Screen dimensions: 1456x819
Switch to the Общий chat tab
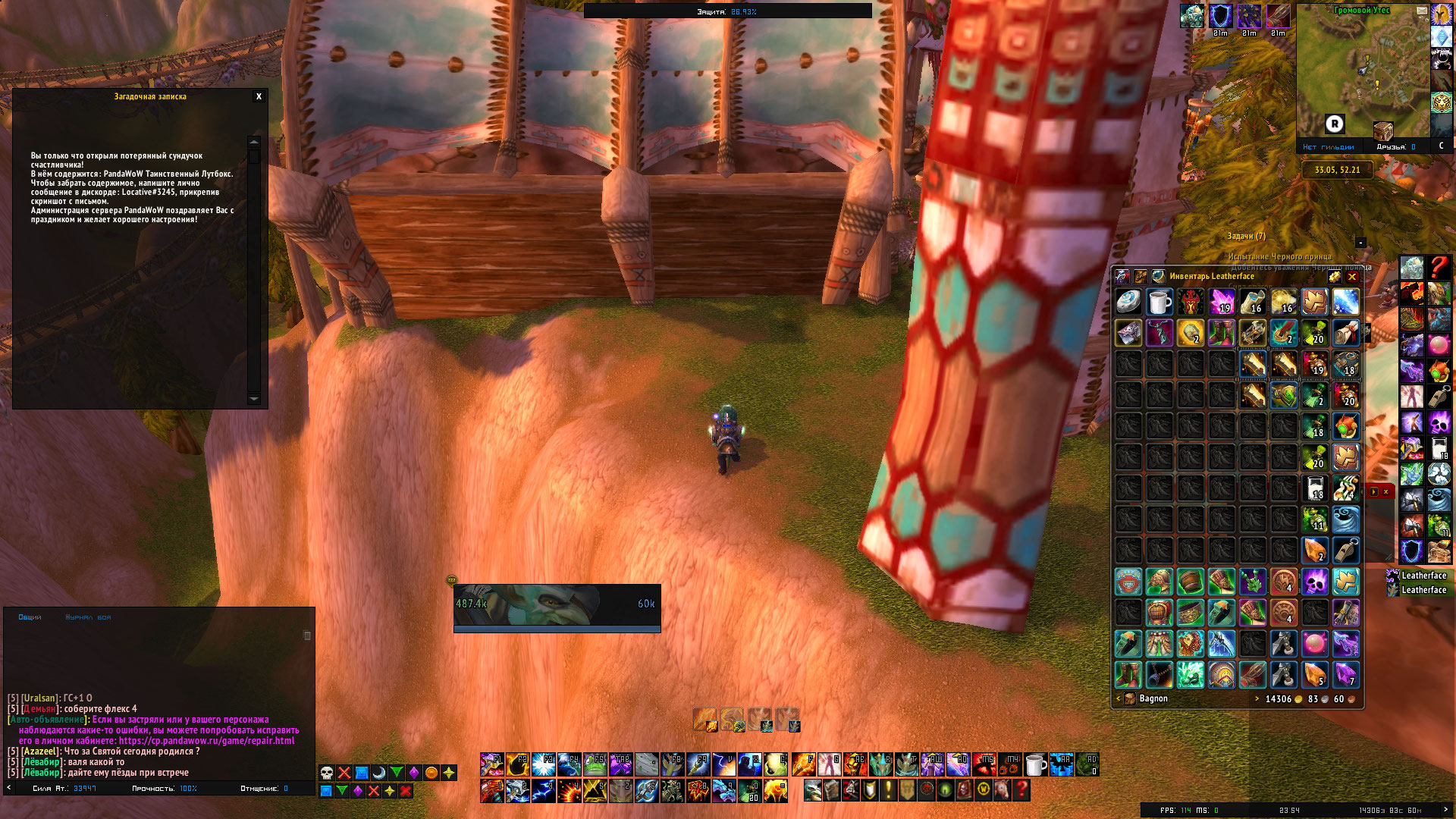tap(30, 617)
